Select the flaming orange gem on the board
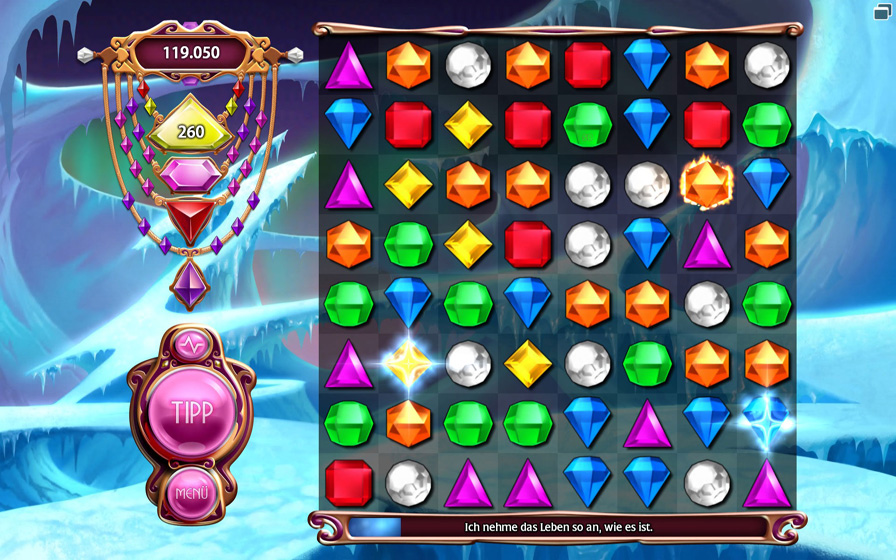 pyautogui.click(x=707, y=184)
